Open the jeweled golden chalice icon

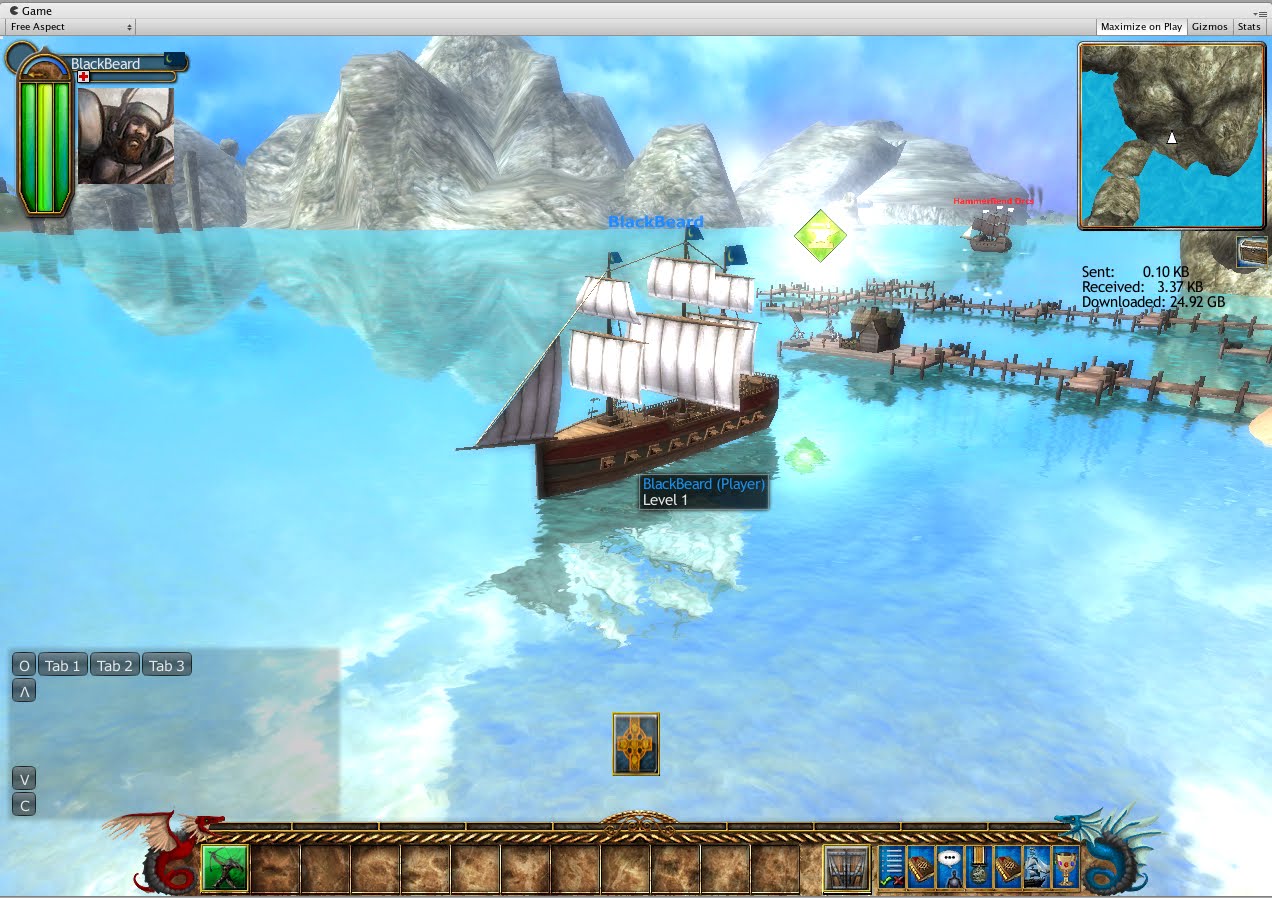coord(1066,867)
